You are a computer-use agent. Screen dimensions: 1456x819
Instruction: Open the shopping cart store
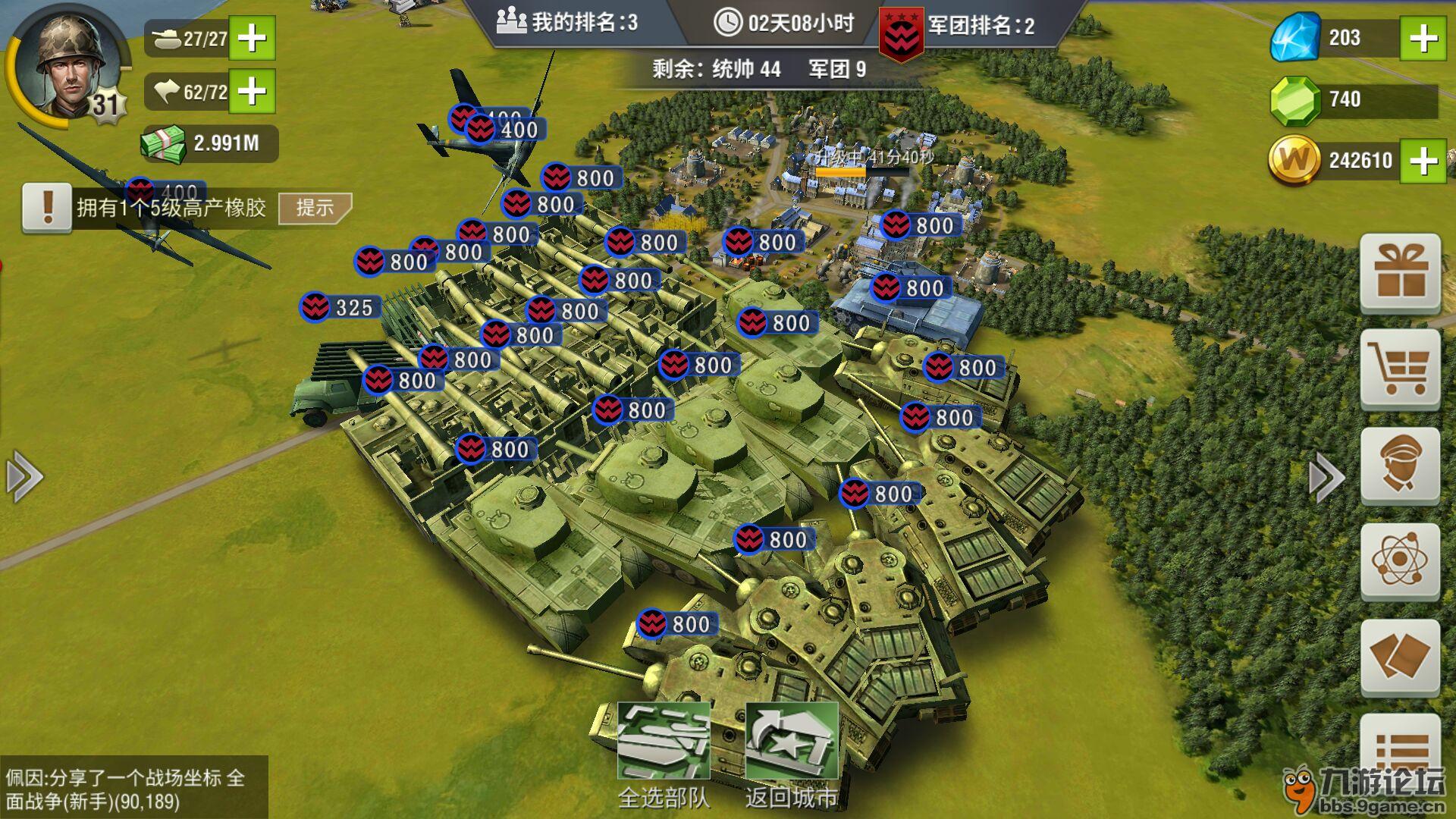(1400, 369)
